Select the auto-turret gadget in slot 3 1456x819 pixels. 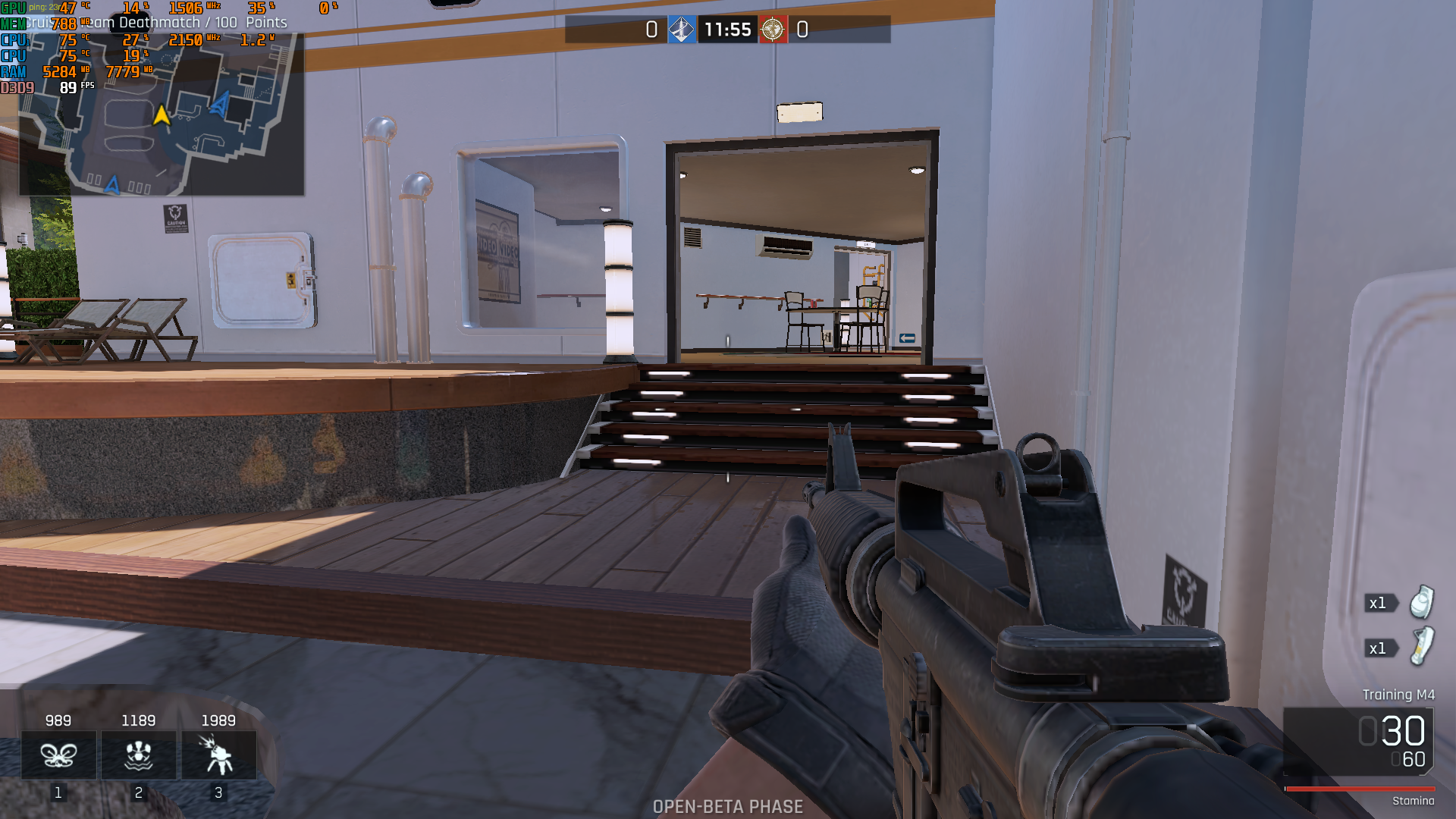218,755
